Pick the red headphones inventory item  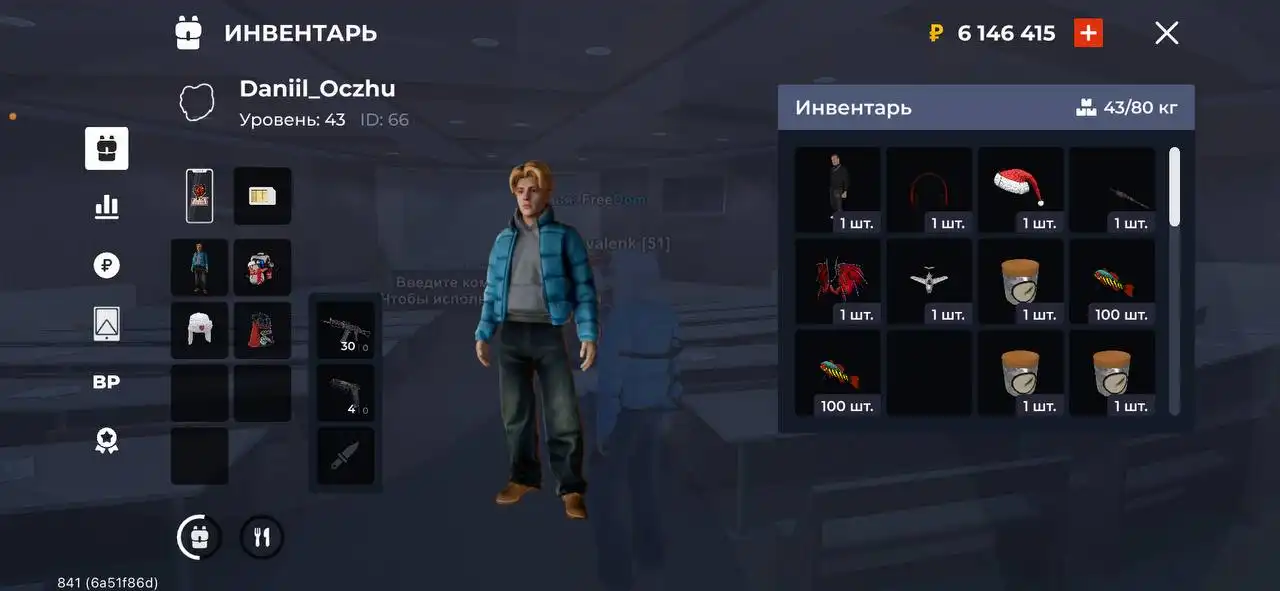(929, 190)
